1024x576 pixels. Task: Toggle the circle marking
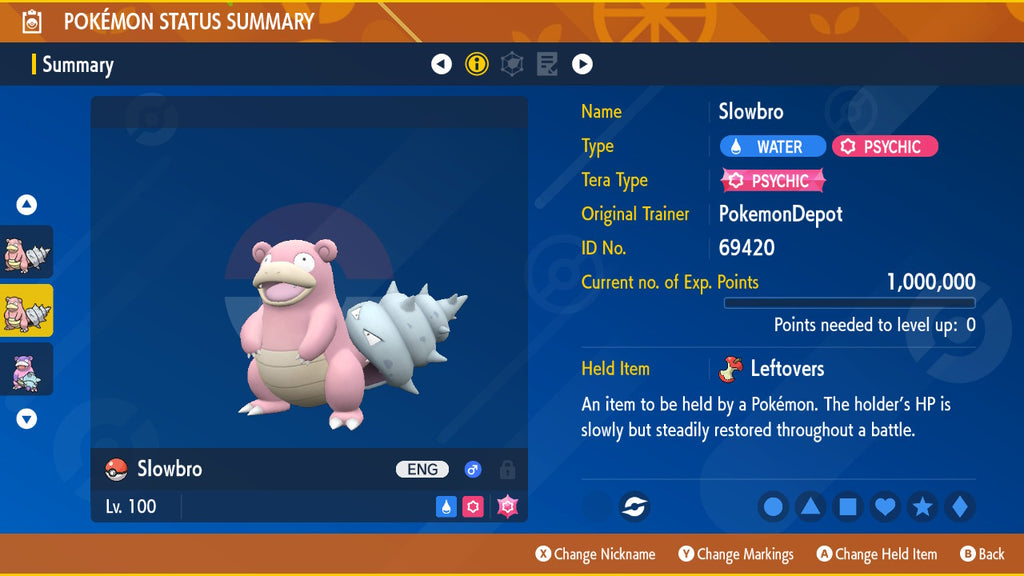click(x=773, y=507)
